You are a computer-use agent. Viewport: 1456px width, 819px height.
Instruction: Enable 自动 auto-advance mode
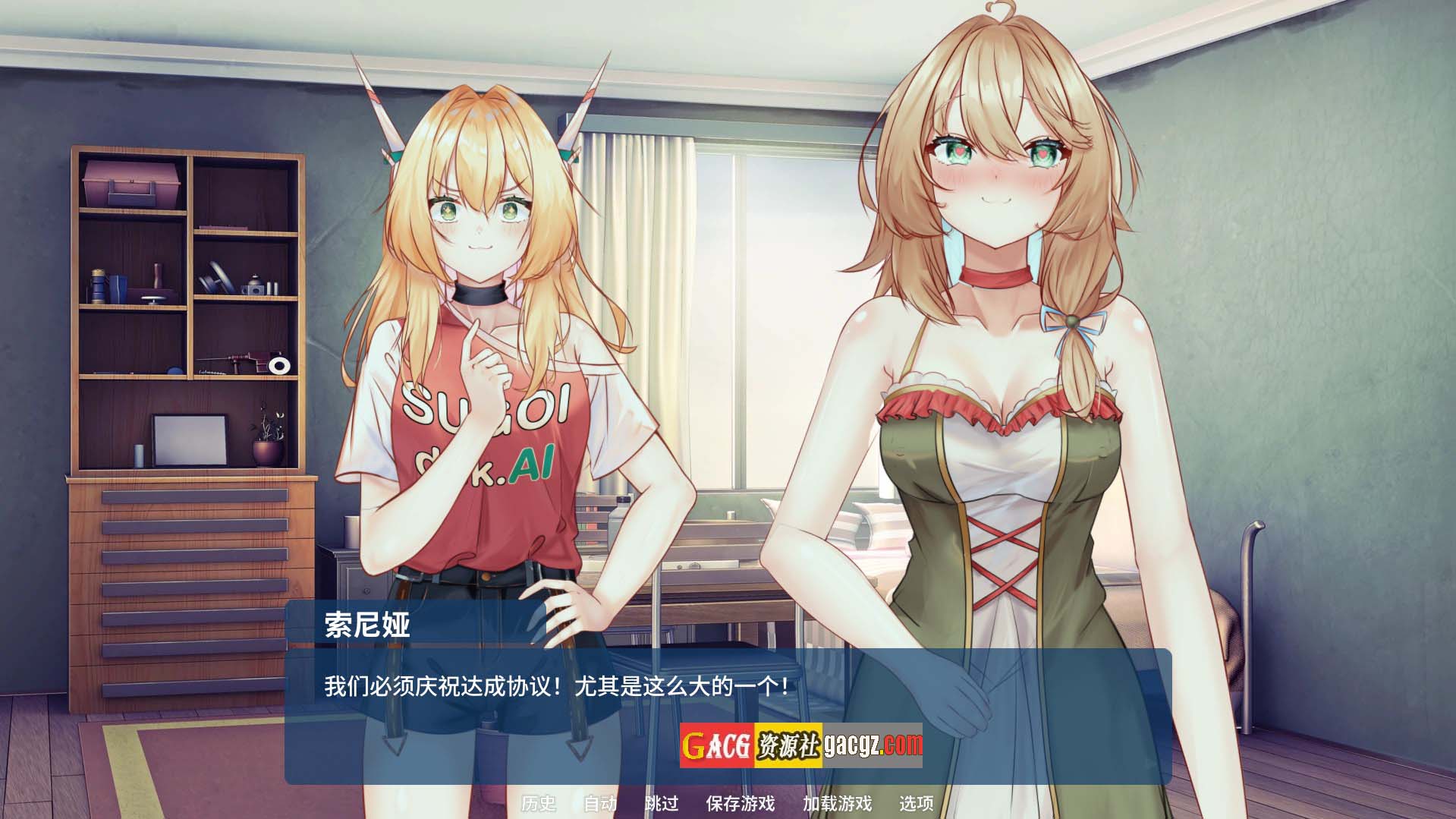pyautogui.click(x=599, y=803)
